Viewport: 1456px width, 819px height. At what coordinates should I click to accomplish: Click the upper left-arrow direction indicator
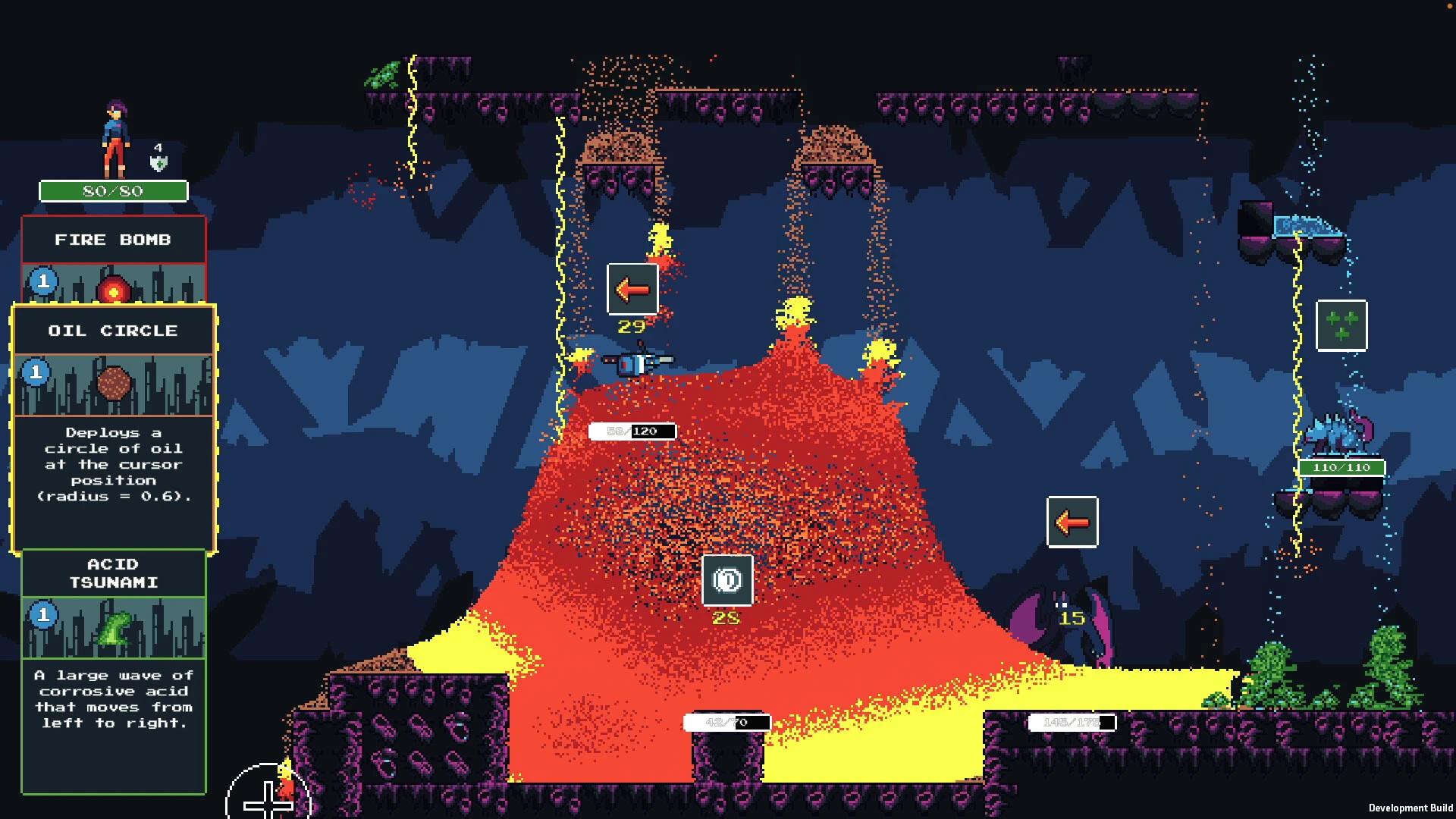pos(631,290)
